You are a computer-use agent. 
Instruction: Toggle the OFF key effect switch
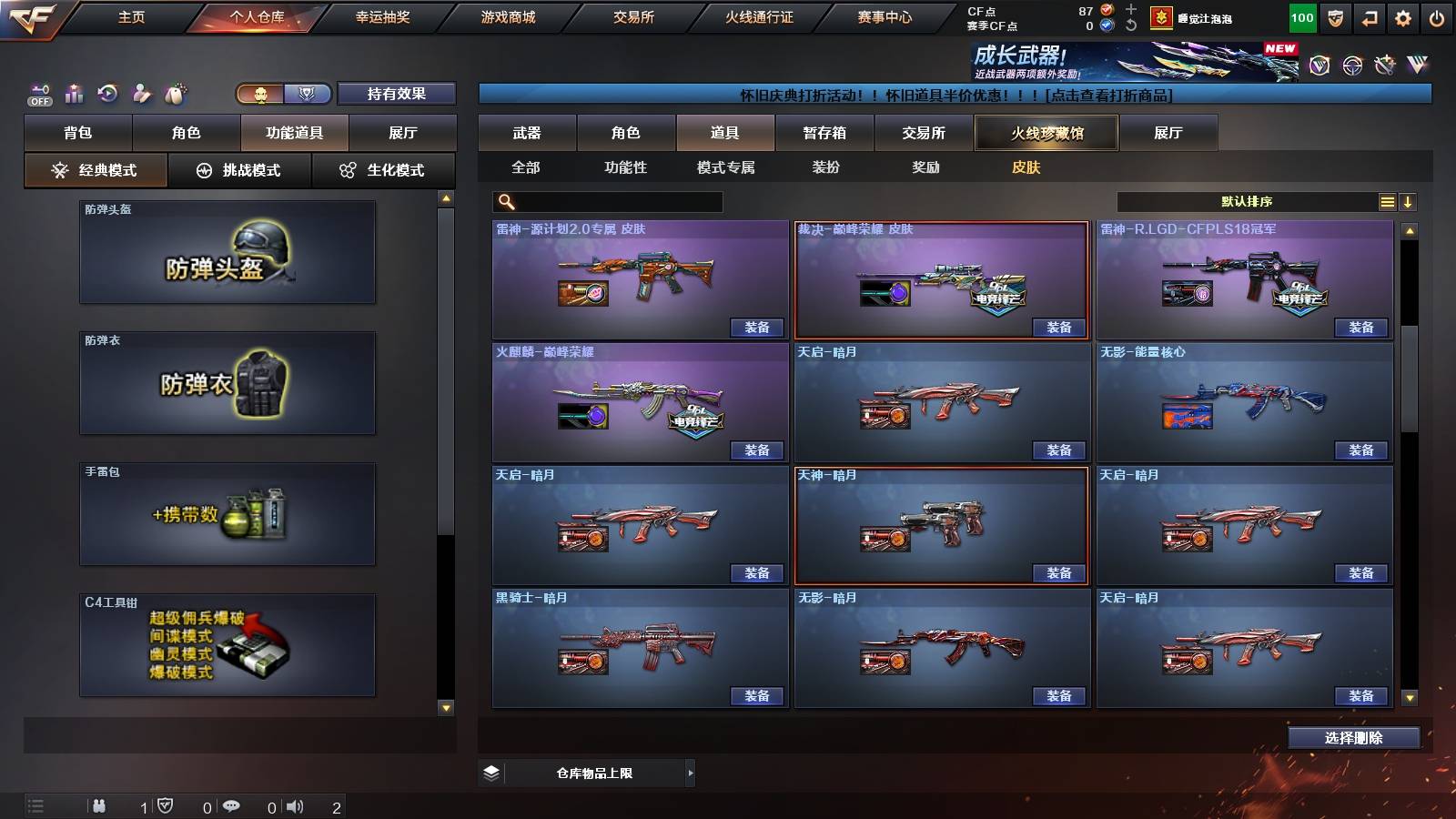(x=38, y=93)
